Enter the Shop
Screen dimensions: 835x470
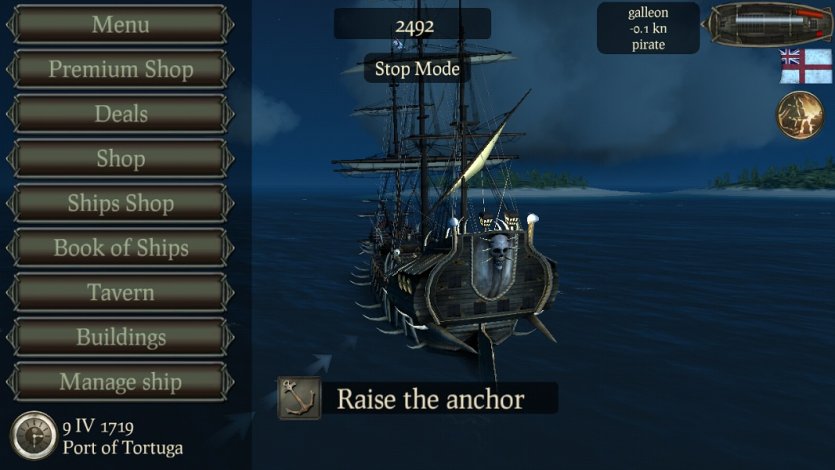point(120,159)
